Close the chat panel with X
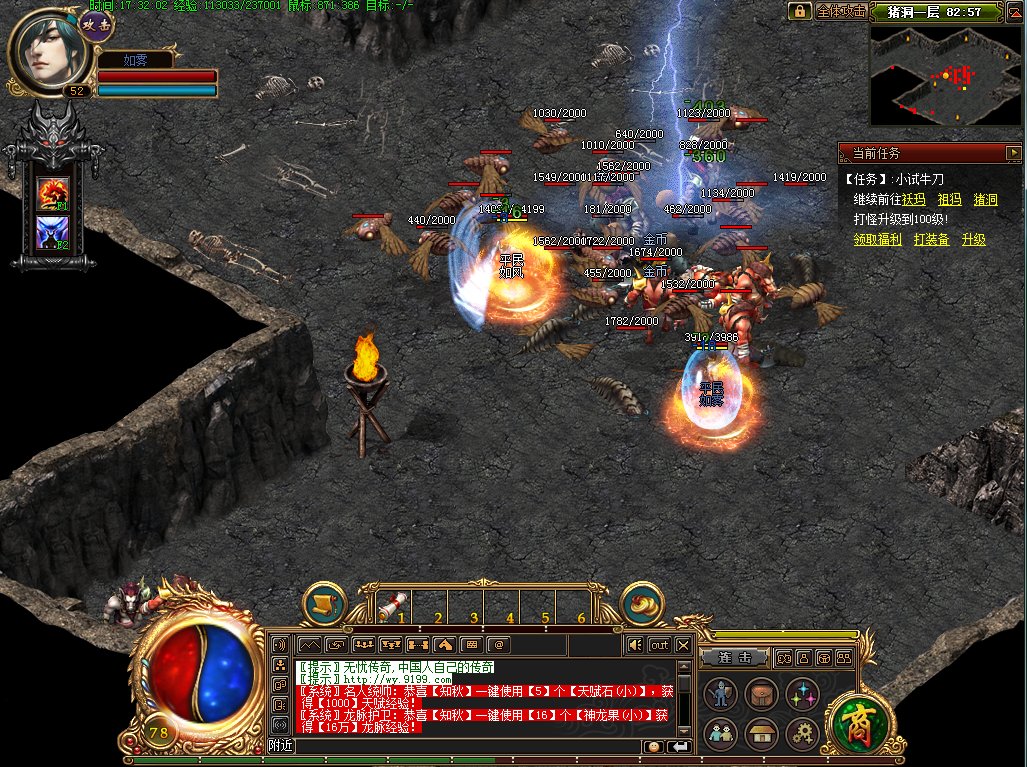The image size is (1027, 767). 683,645
